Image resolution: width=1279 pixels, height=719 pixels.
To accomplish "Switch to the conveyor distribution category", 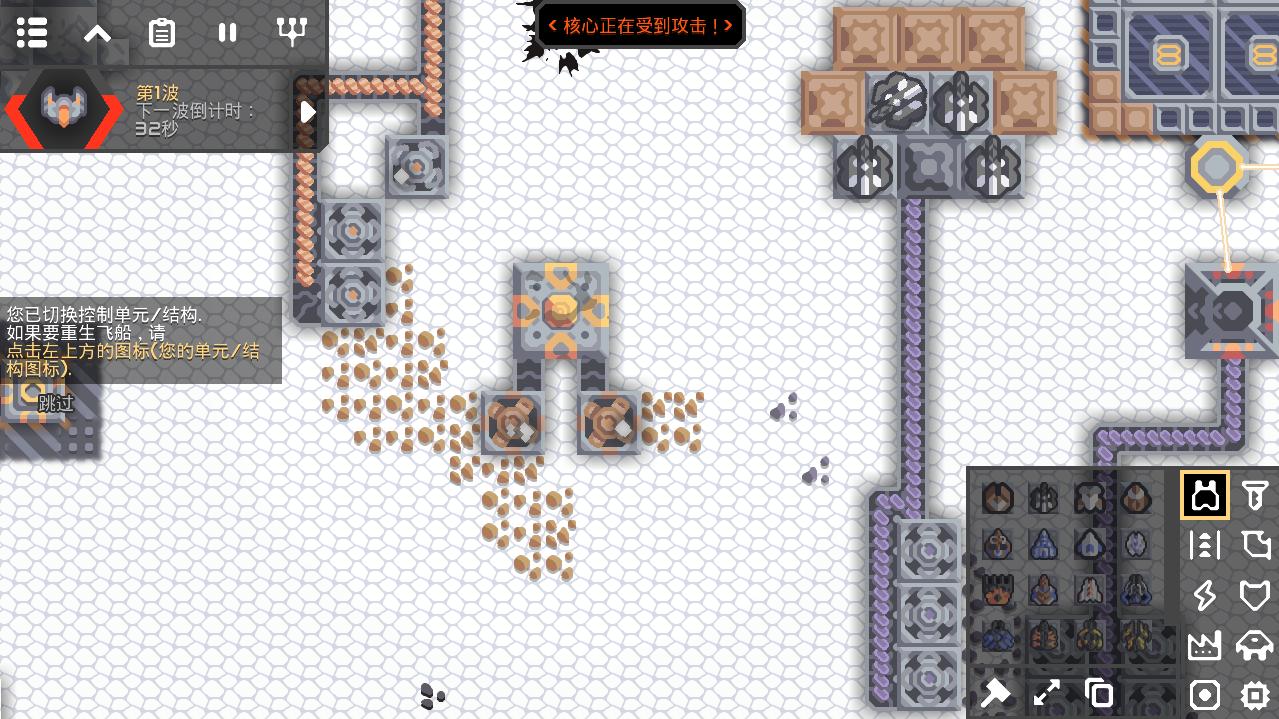I will (1205, 545).
